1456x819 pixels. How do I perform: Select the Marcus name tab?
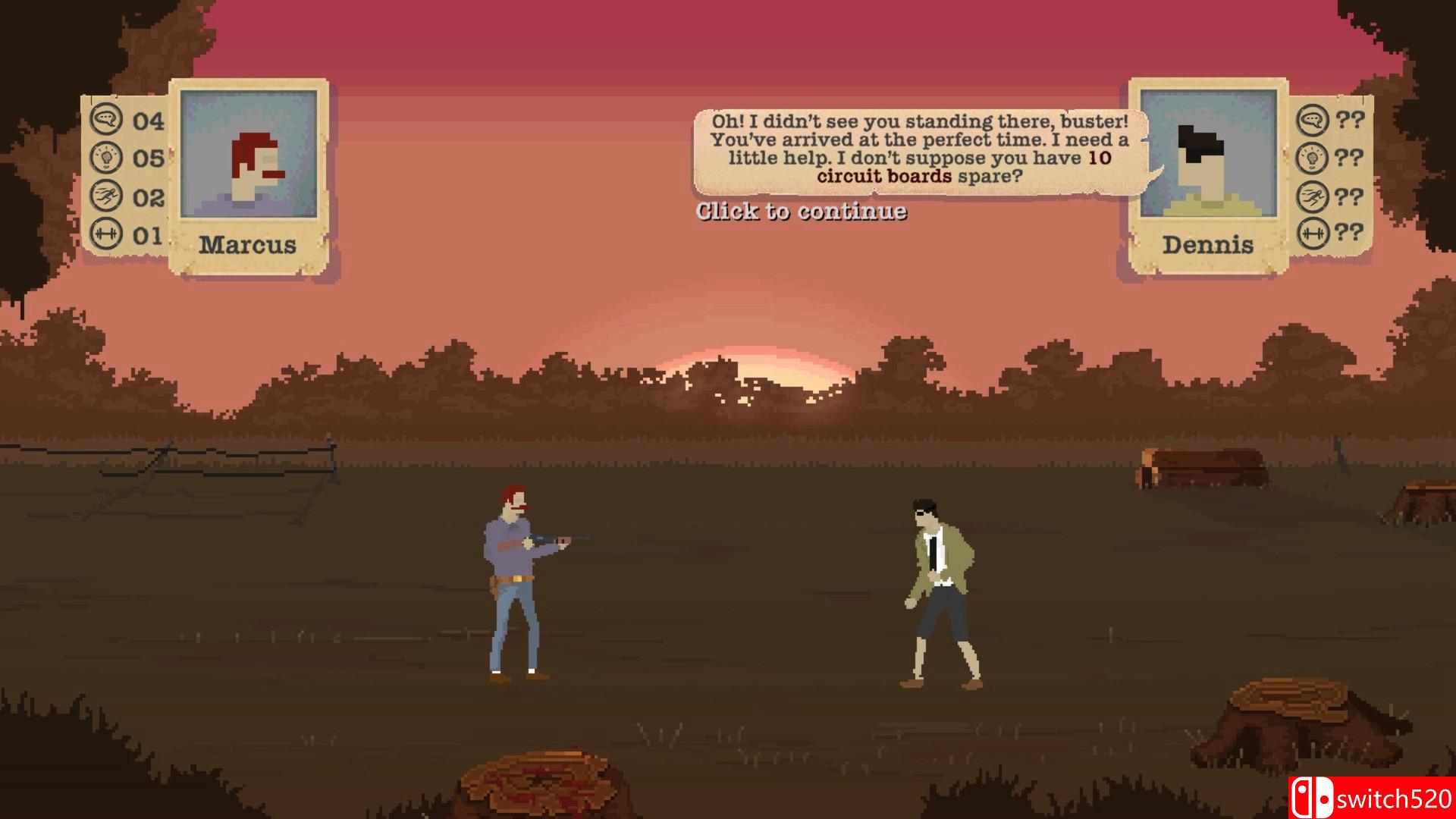[249, 244]
